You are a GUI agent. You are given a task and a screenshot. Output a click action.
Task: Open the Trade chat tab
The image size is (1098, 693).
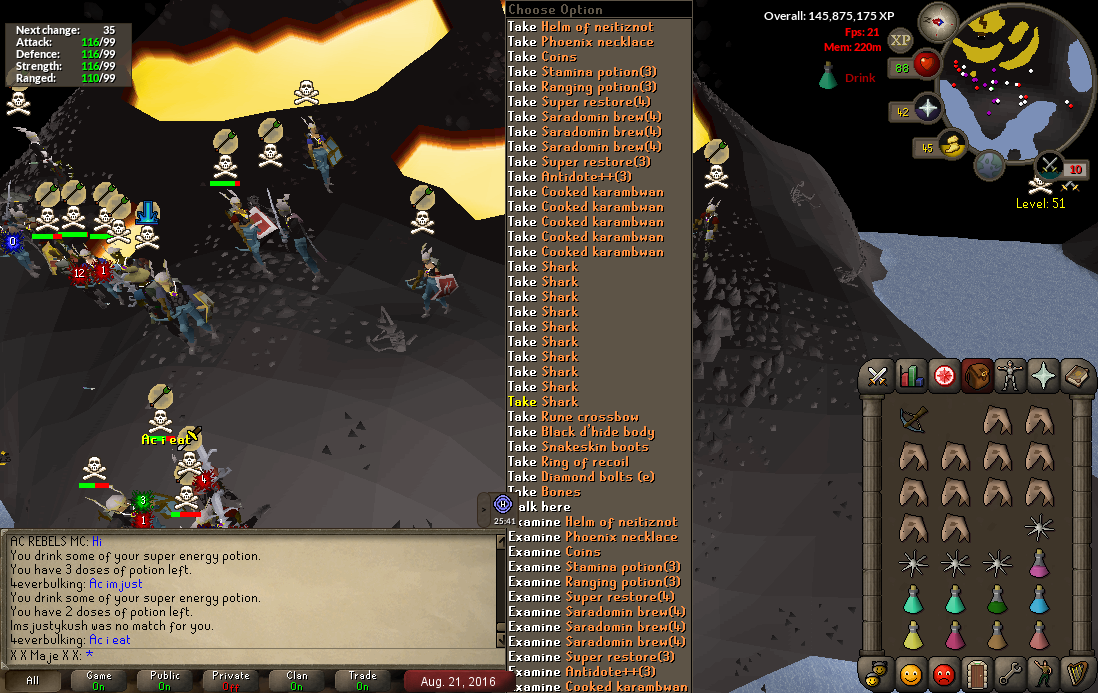pos(362,681)
